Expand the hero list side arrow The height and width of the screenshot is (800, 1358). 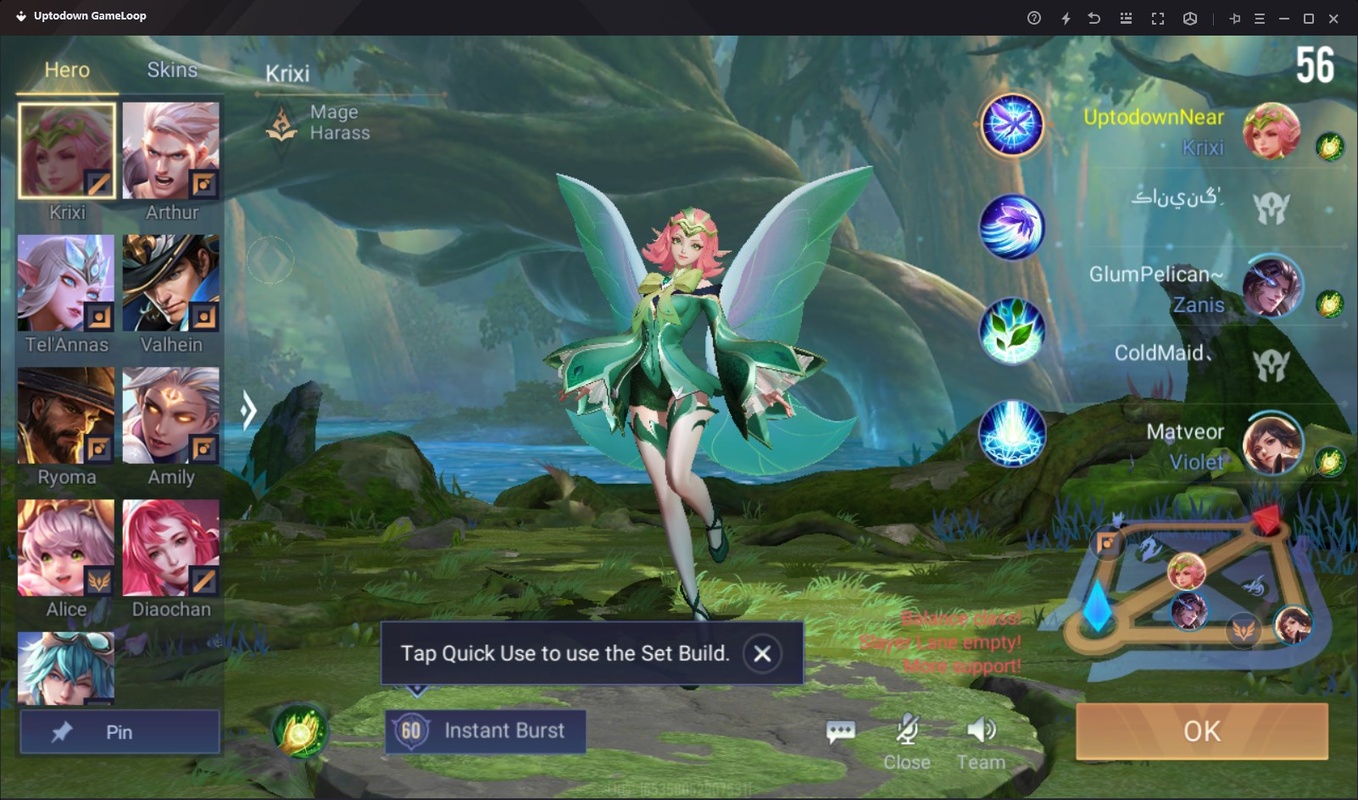[249, 409]
